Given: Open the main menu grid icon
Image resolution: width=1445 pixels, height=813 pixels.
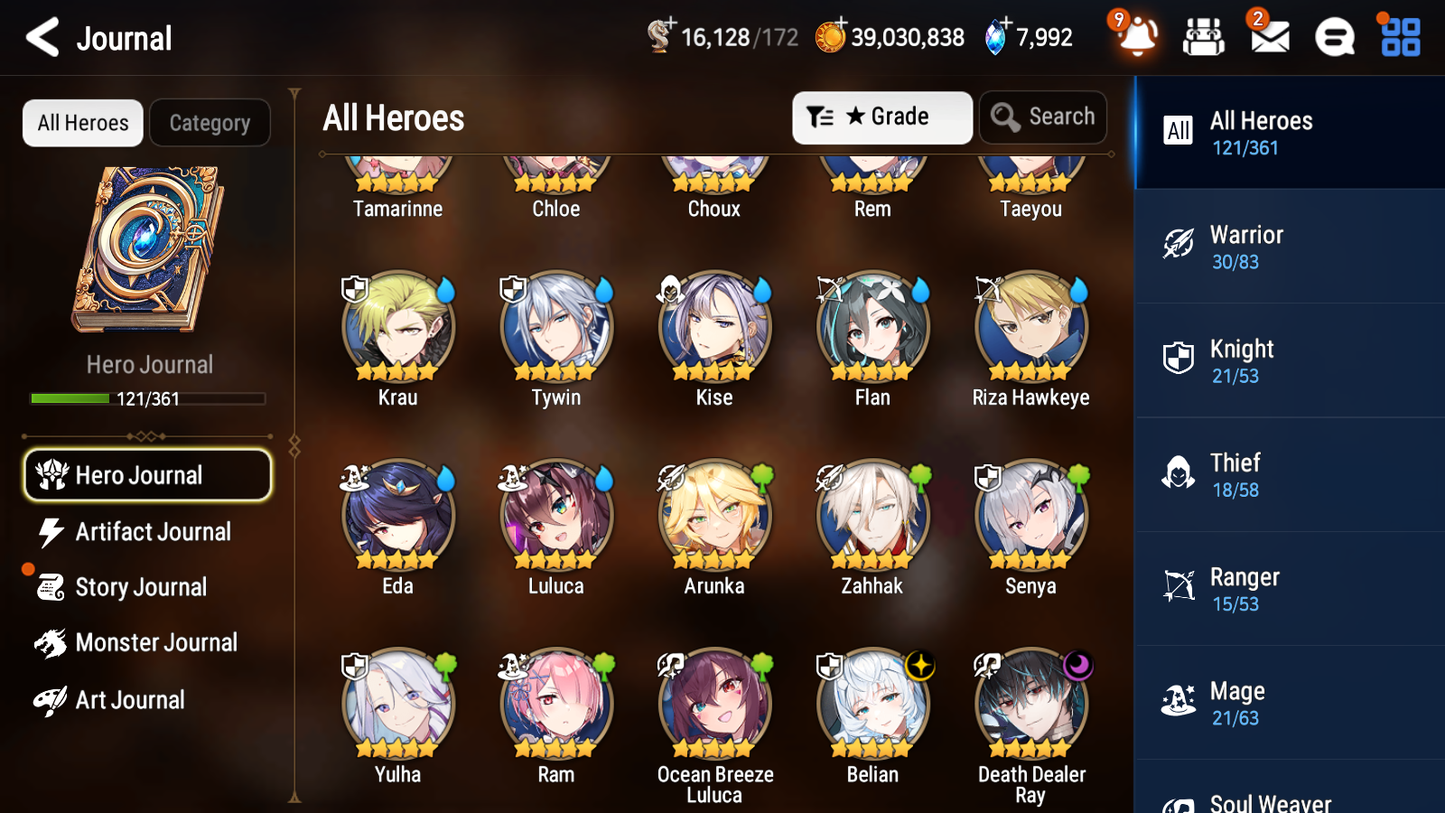Looking at the screenshot, I should pyautogui.click(x=1399, y=36).
